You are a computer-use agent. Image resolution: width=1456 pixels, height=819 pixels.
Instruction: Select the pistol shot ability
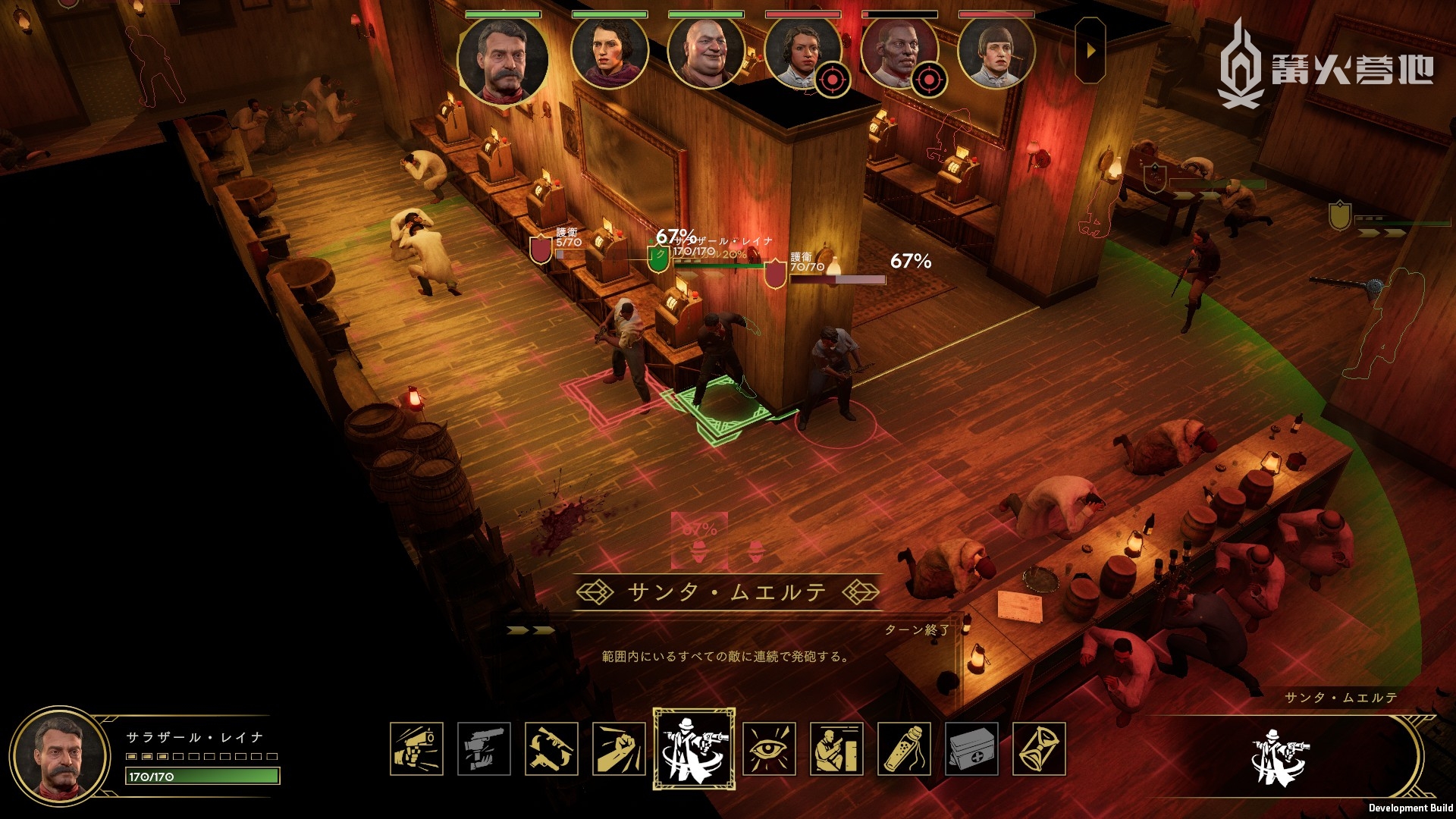[x=416, y=748]
